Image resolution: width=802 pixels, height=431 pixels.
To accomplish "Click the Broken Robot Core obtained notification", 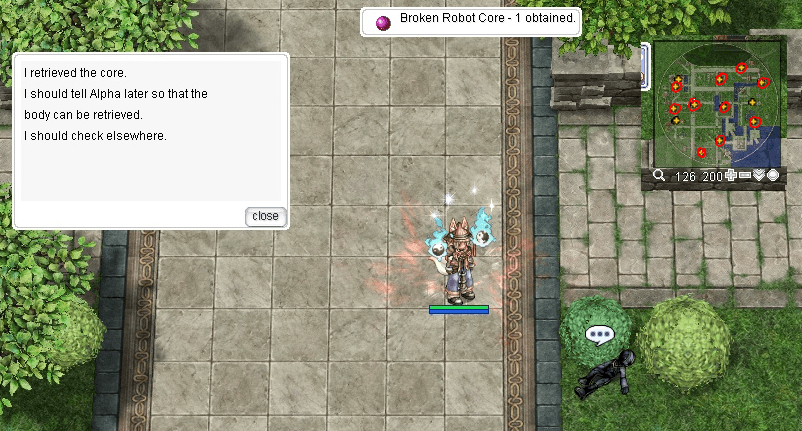I will coord(471,21).
